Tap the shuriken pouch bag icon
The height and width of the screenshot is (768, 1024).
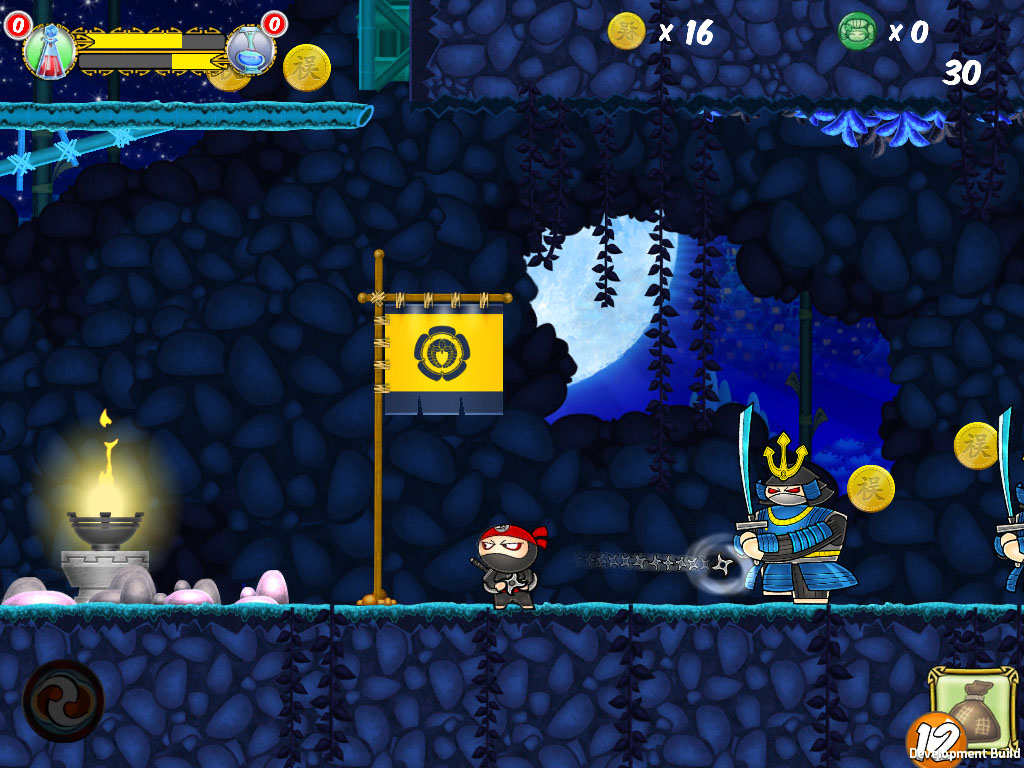pos(972,710)
